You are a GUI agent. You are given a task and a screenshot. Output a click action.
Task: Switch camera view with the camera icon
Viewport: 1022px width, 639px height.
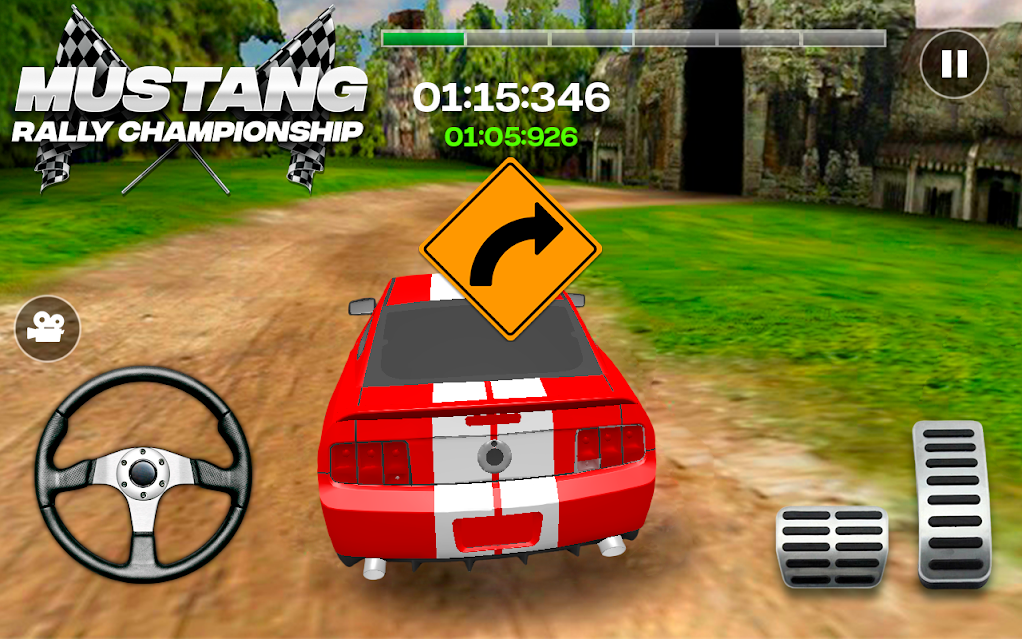click(47, 328)
